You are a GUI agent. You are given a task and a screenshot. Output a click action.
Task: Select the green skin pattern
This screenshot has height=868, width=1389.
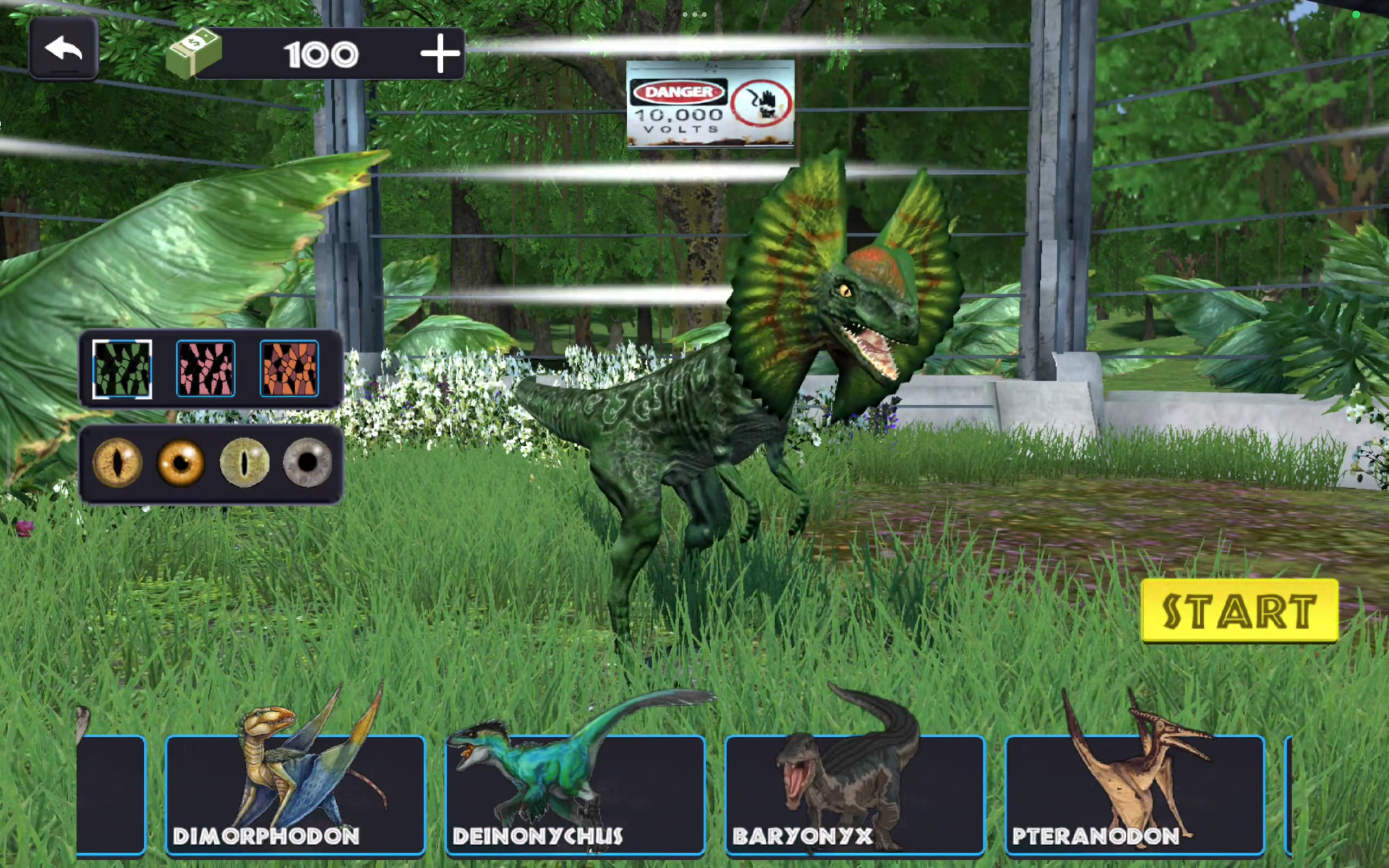click(122, 368)
